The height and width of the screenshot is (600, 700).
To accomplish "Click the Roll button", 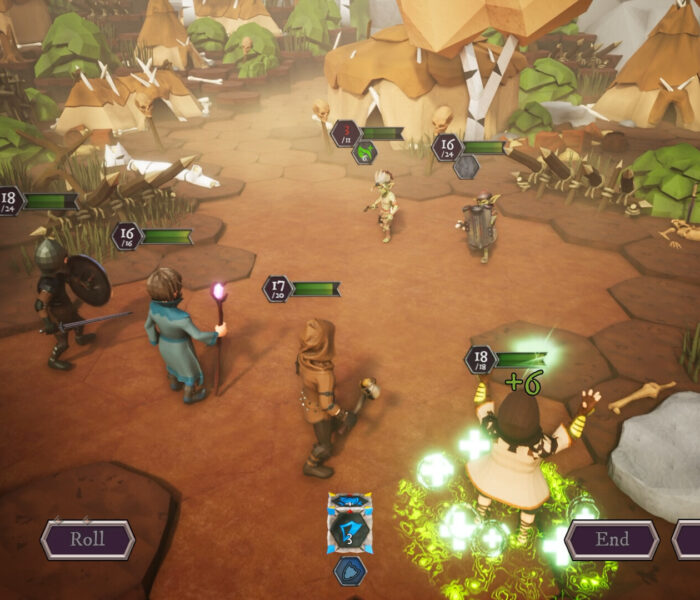I will coord(87,540).
